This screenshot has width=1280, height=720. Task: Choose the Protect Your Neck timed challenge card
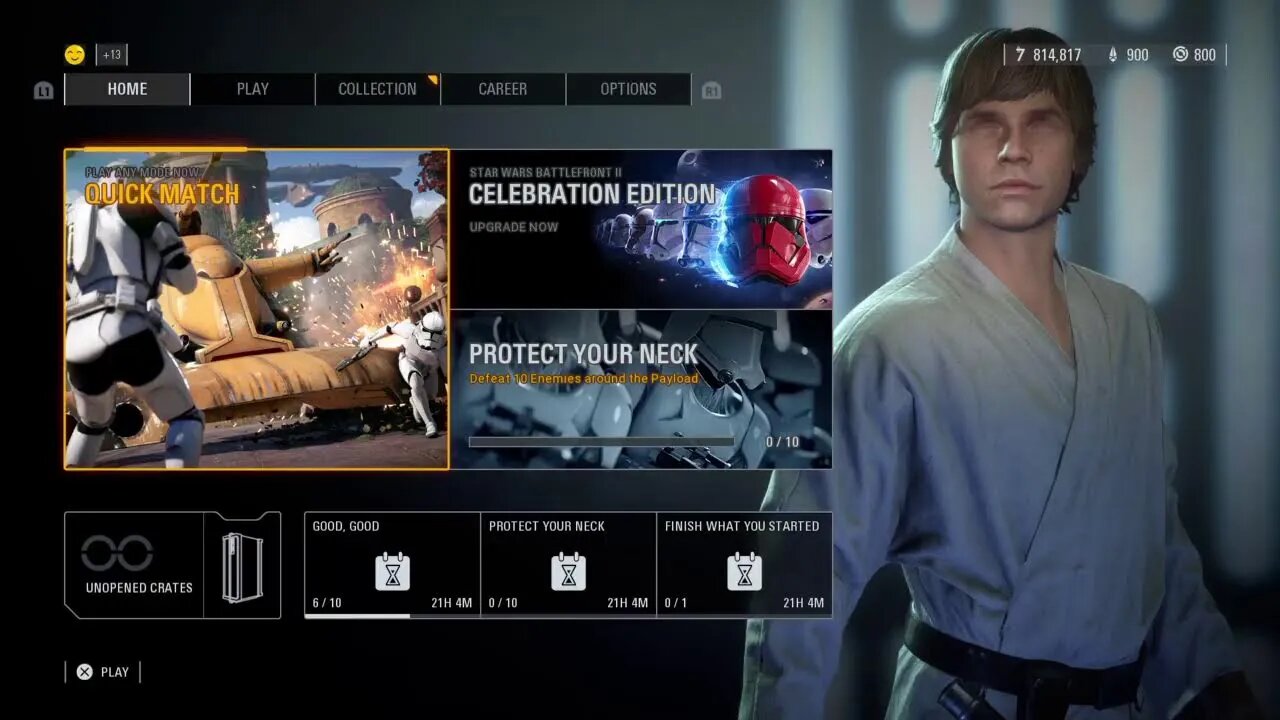click(x=568, y=565)
